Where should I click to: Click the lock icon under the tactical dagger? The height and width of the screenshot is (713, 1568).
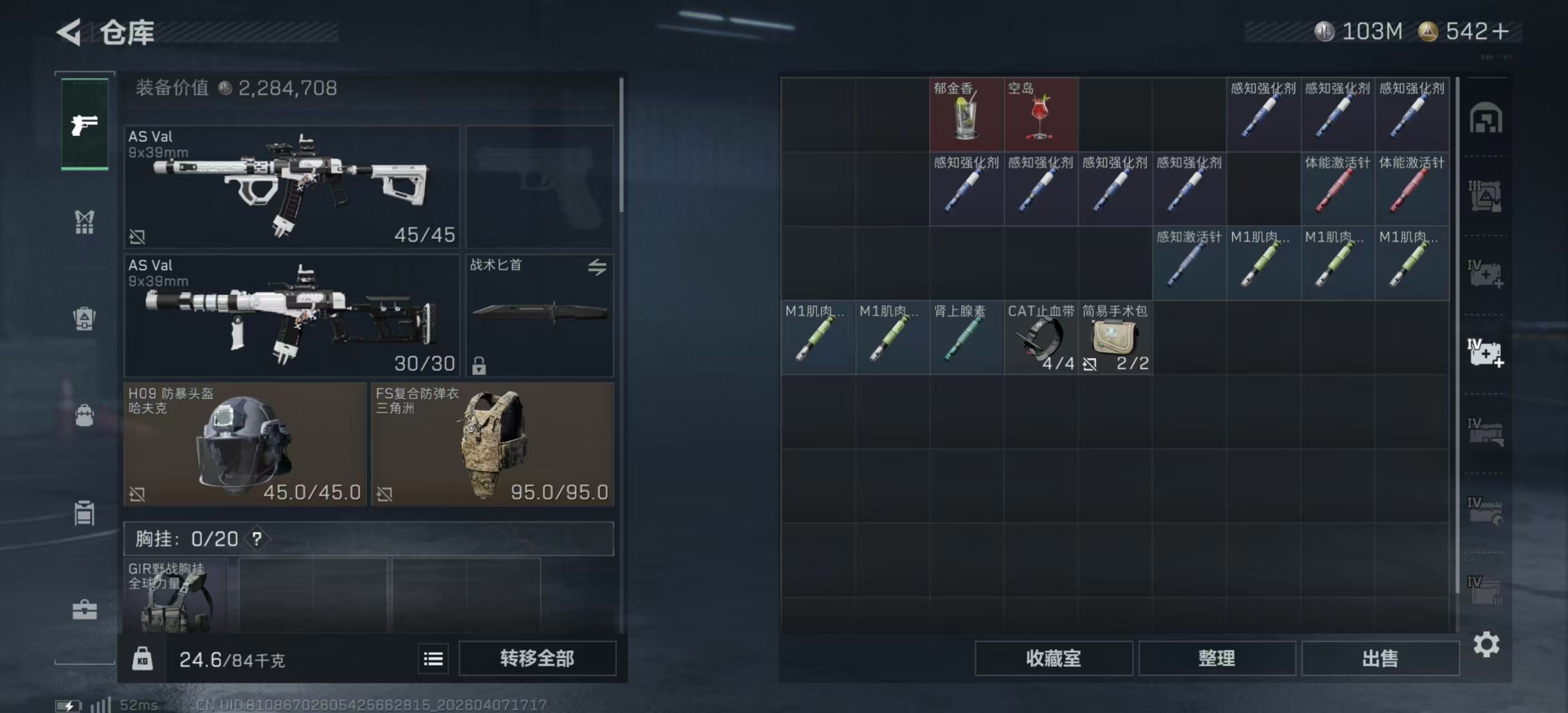coord(478,365)
